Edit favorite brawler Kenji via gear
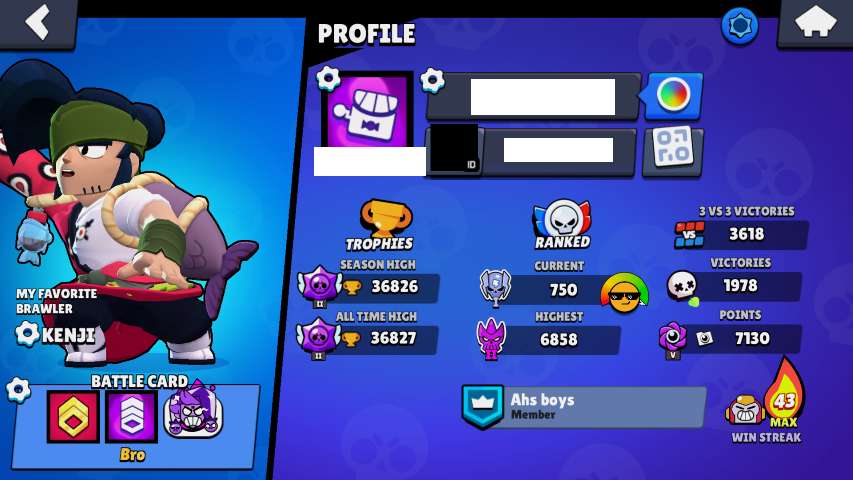Image resolution: width=853 pixels, height=480 pixels. coord(28,333)
